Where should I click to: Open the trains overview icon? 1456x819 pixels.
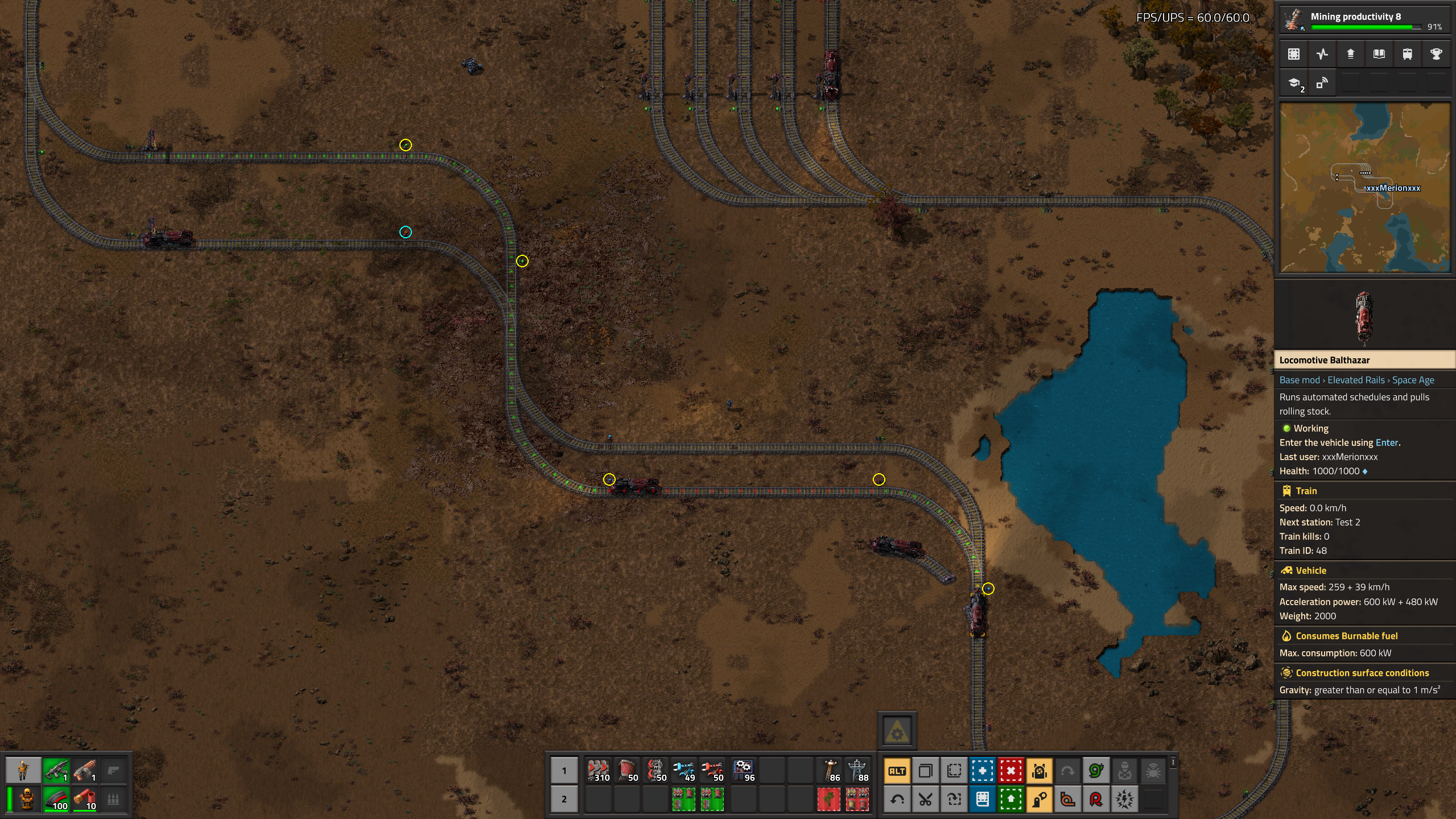(x=1407, y=54)
